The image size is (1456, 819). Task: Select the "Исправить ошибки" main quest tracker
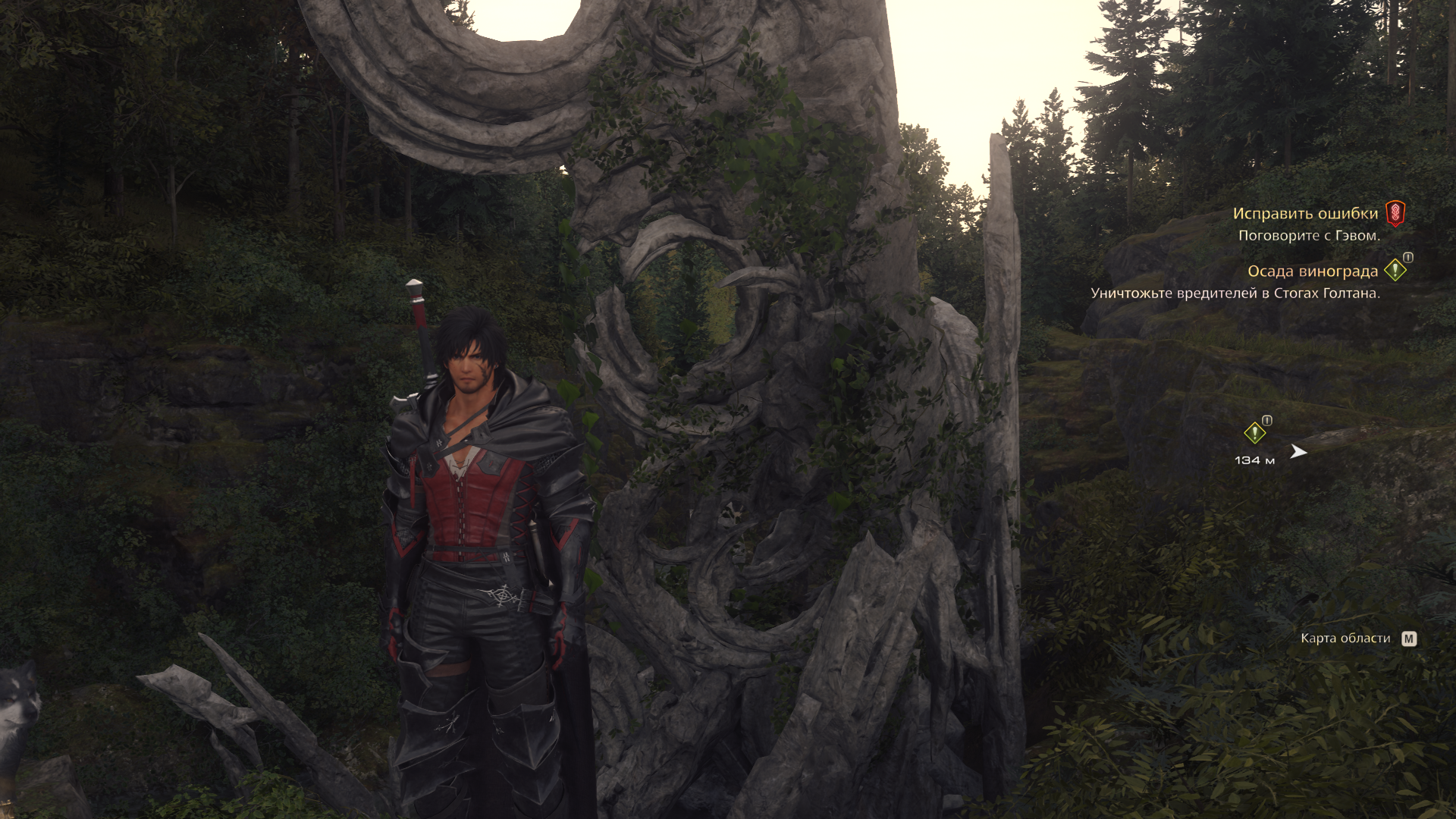pos(1304,214)
